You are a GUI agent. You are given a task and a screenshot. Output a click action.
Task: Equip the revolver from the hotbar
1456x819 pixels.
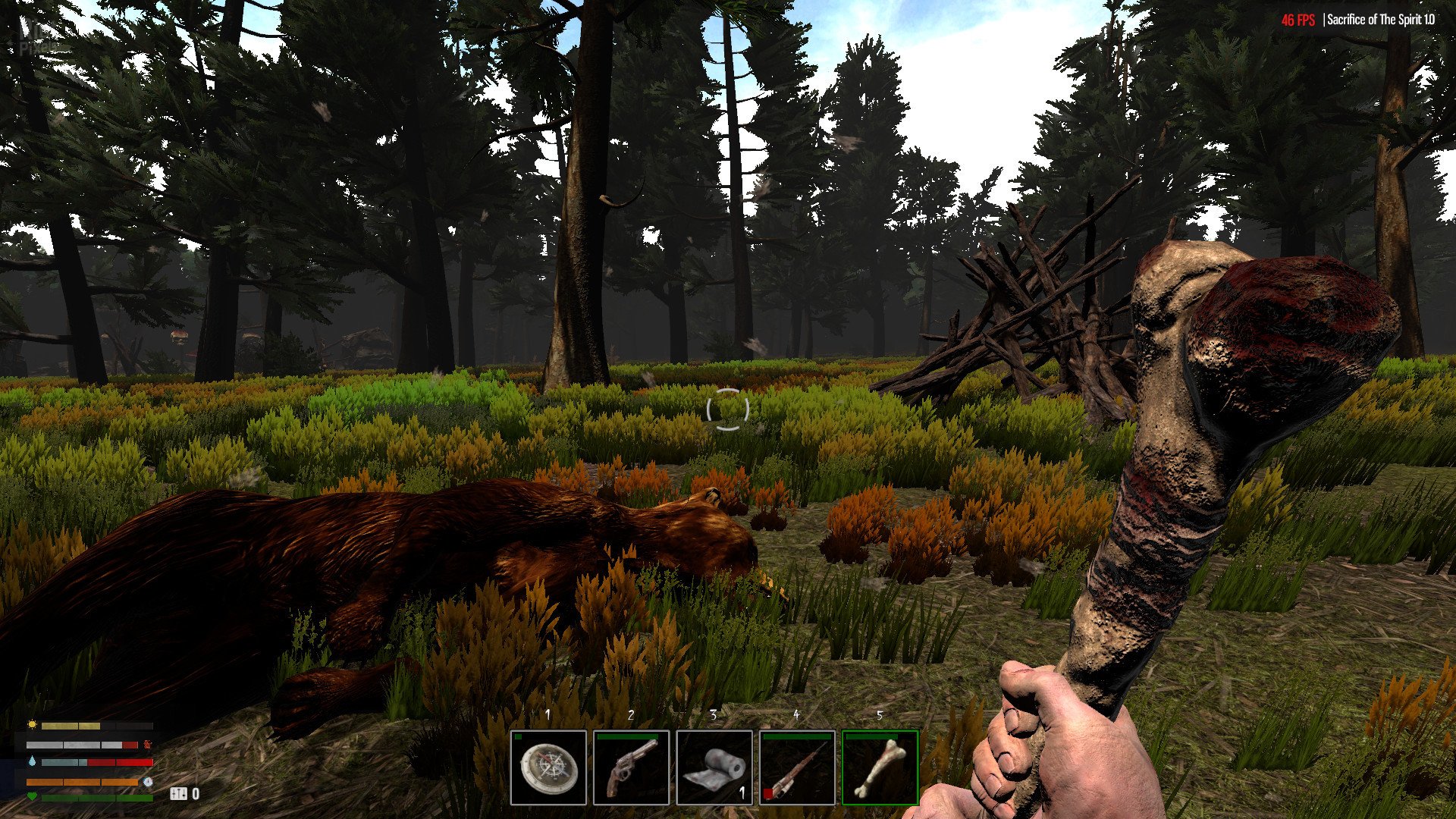tap(631, 767)
